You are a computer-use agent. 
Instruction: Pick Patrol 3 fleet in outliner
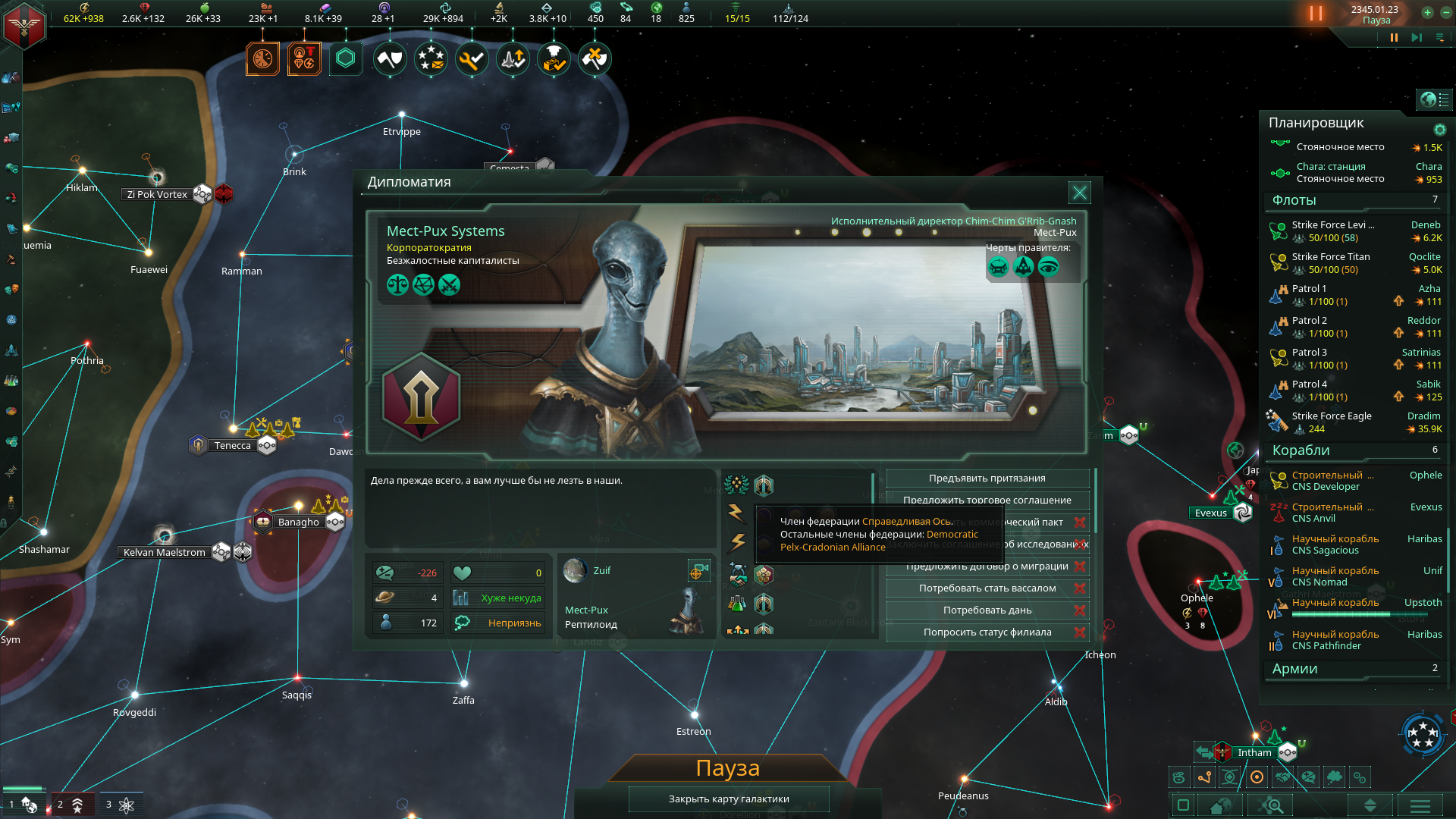click(1309, 353)
